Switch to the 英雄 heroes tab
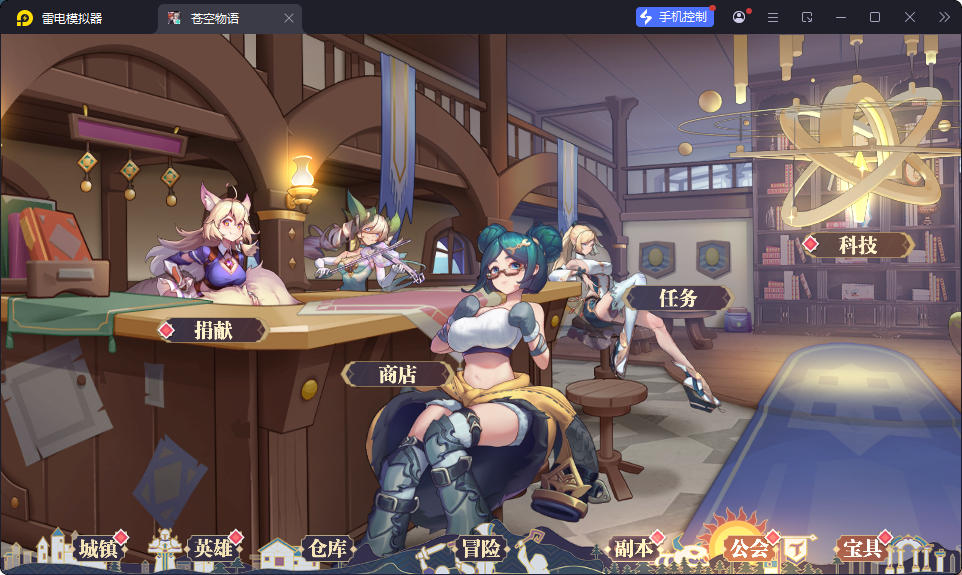The image size is (962, 575). coord(214,548)
